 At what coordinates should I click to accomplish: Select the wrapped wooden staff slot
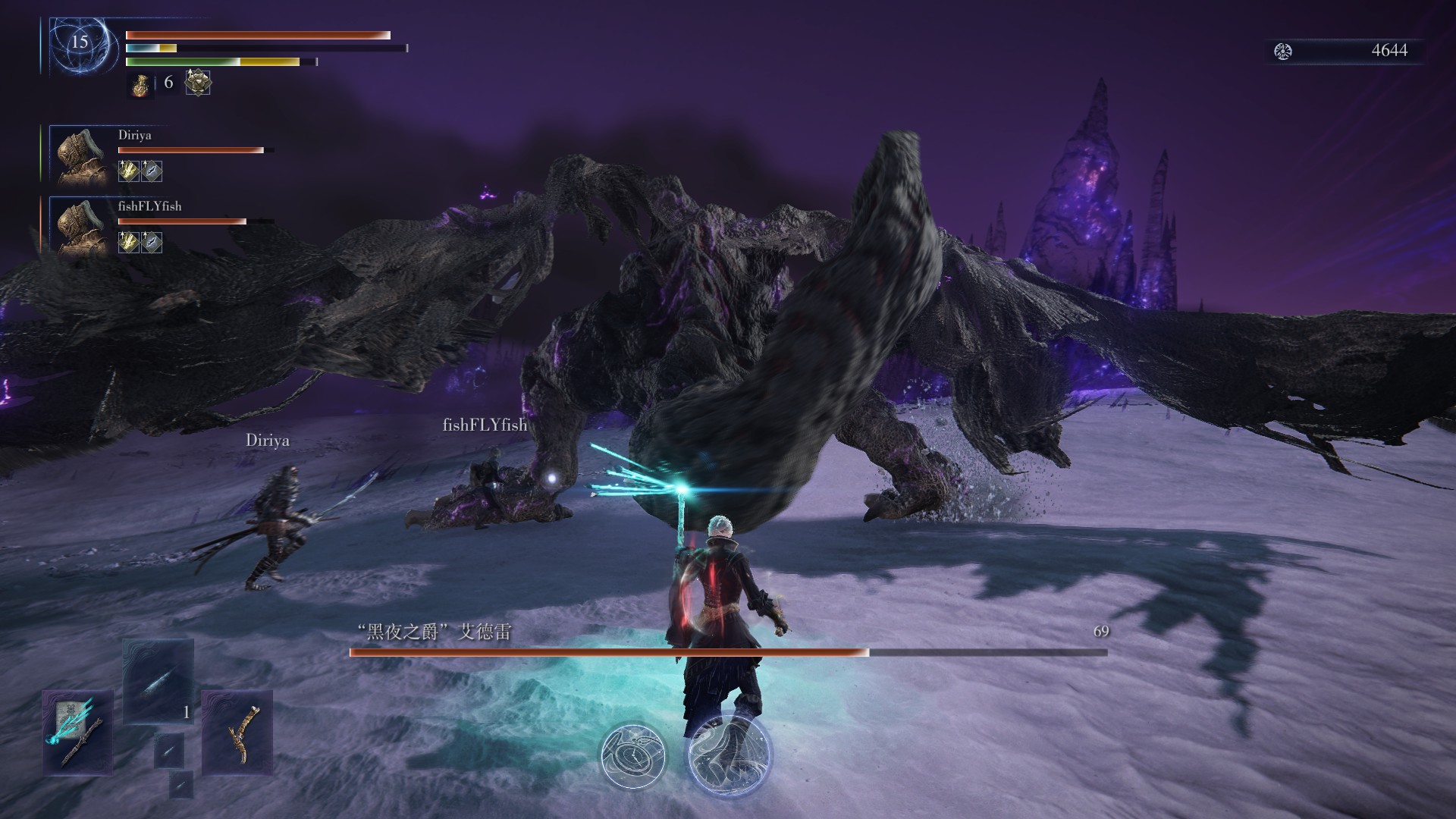(x=237, y=732)
